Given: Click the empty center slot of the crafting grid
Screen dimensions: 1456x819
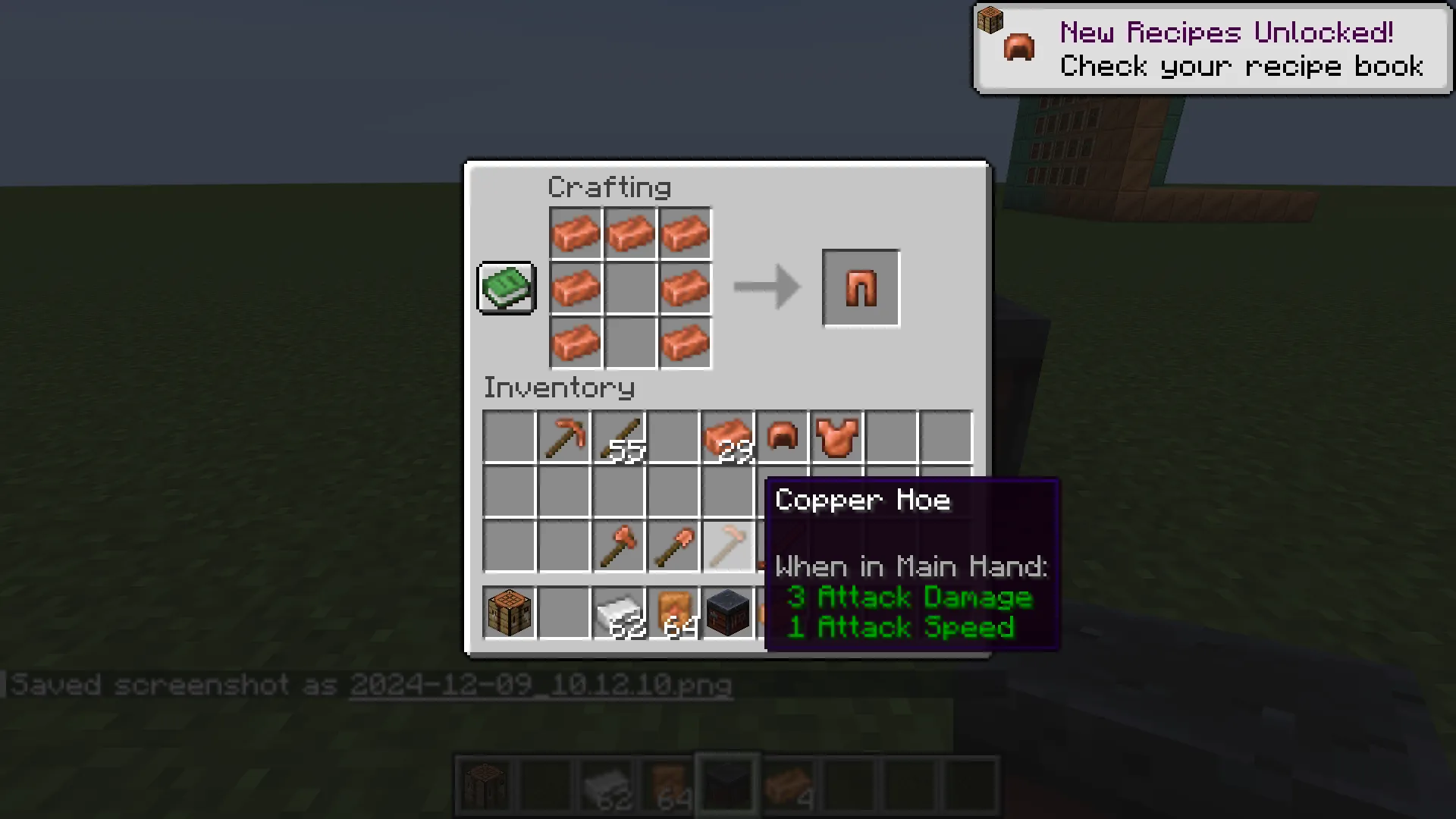Looking at the screenshot, I should 630,287.
